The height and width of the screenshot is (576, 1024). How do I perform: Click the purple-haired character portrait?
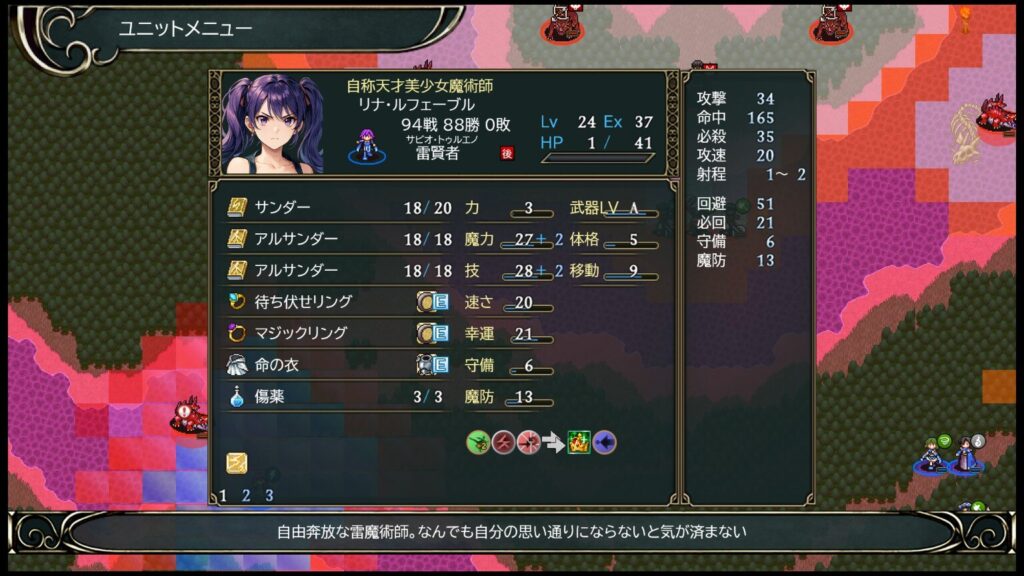[272, 124]
